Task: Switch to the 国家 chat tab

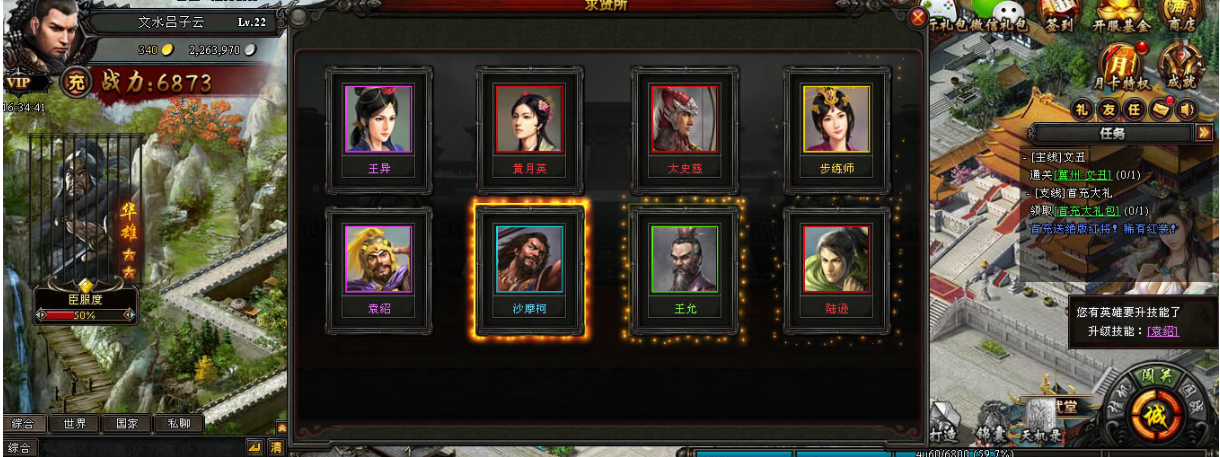Action: pyautogui.click(x=127, y=423)
